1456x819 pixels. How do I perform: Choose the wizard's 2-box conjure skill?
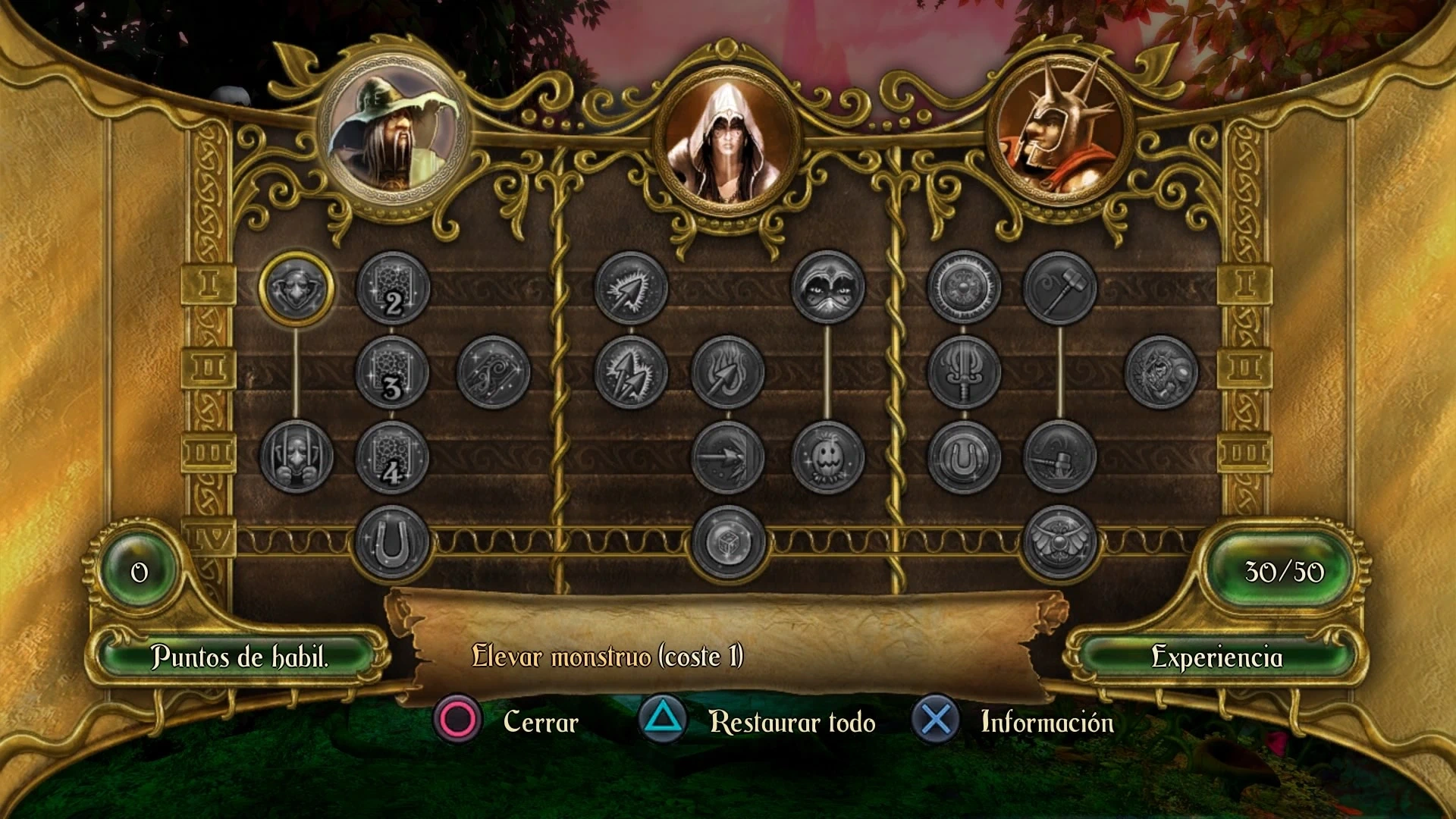pyautogui.click(x=392, y=288)
